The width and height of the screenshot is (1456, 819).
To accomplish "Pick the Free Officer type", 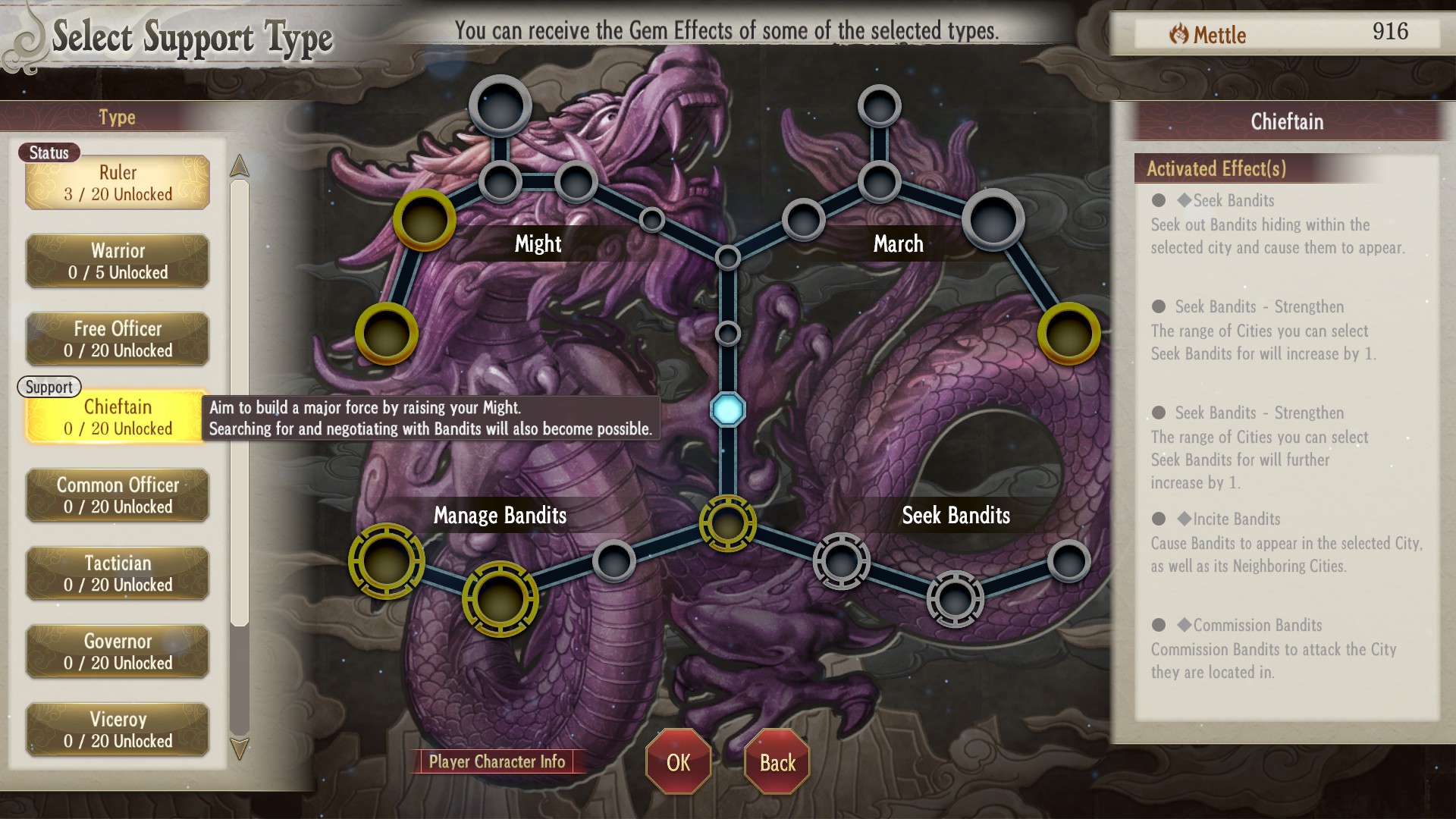I will click(x=118, y=339).
